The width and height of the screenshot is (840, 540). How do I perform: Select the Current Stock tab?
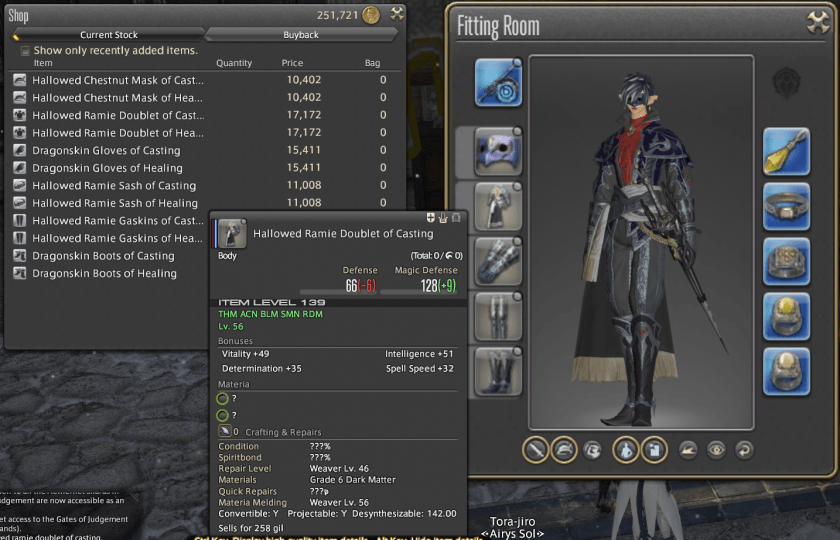click(110, 34)
